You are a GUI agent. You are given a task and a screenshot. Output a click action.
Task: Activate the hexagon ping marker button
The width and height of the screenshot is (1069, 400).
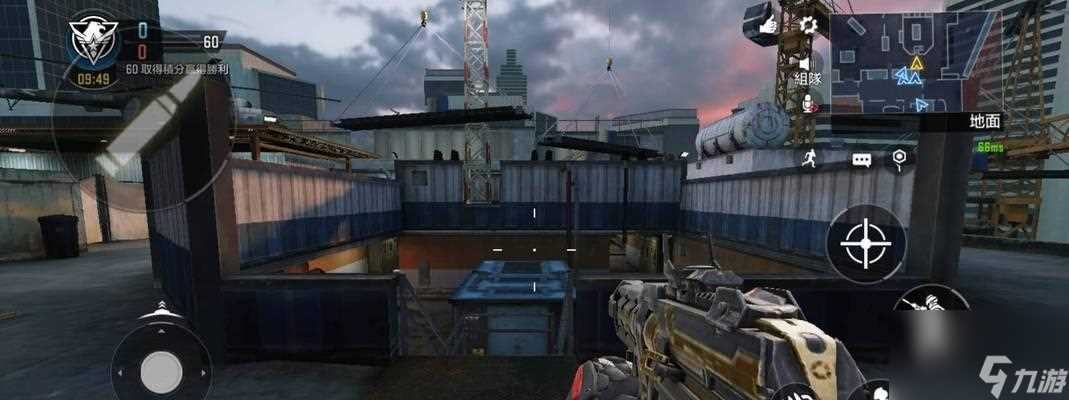click(899, 157)
